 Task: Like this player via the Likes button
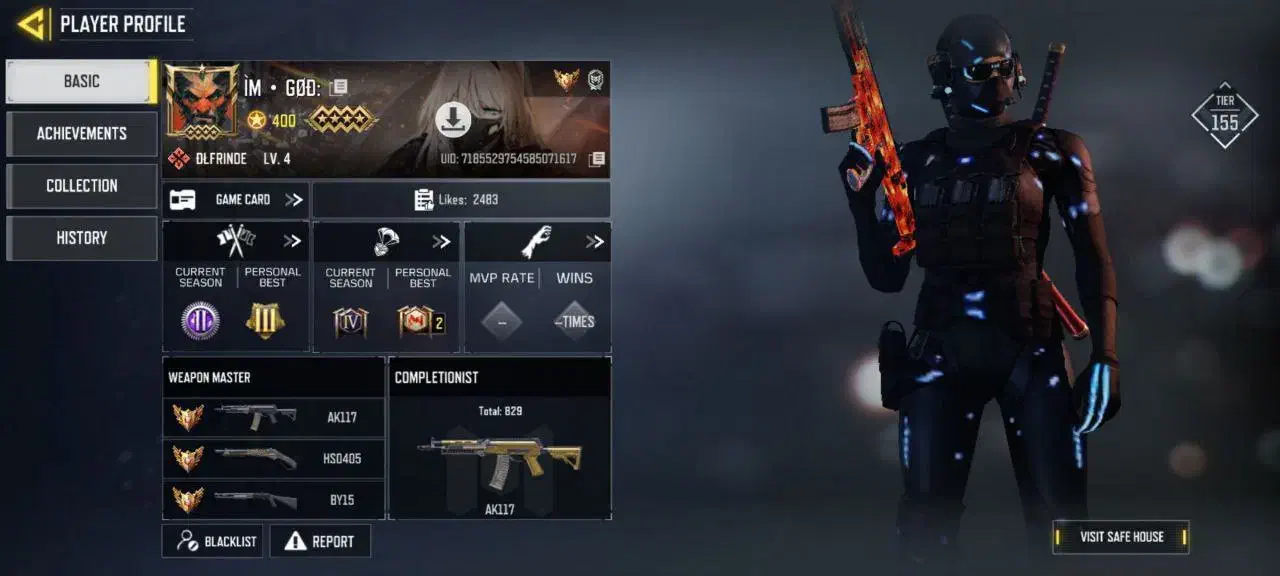click(460, 200)
